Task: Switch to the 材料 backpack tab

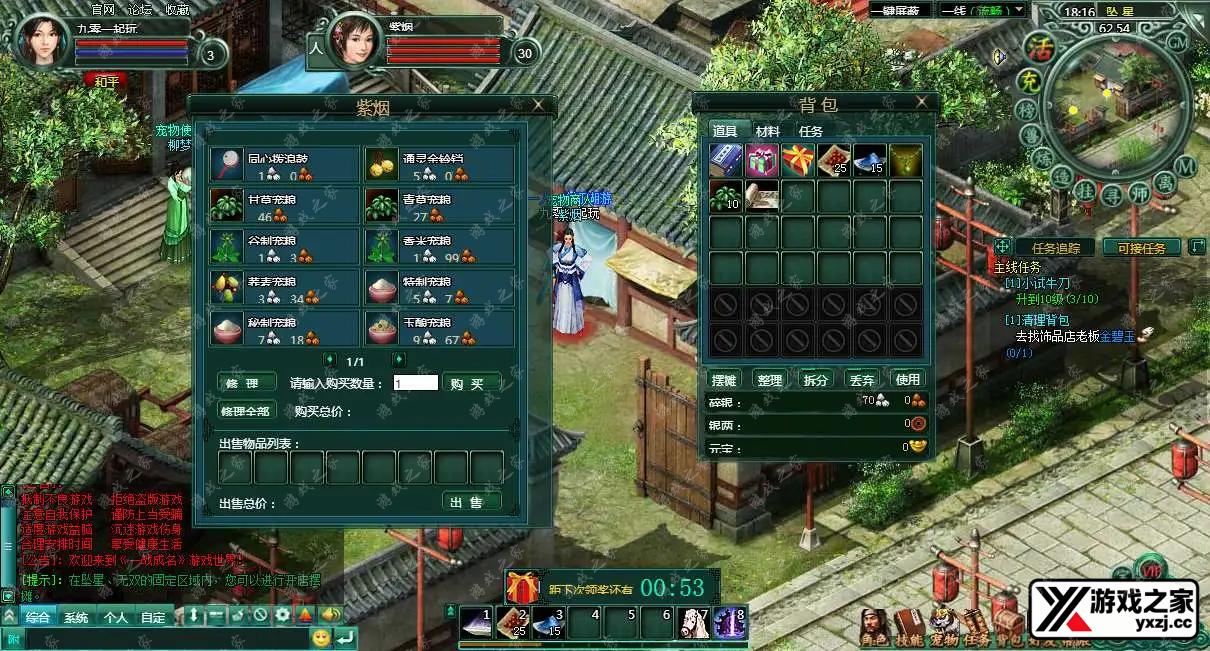Action: click(x=768, y=131)
